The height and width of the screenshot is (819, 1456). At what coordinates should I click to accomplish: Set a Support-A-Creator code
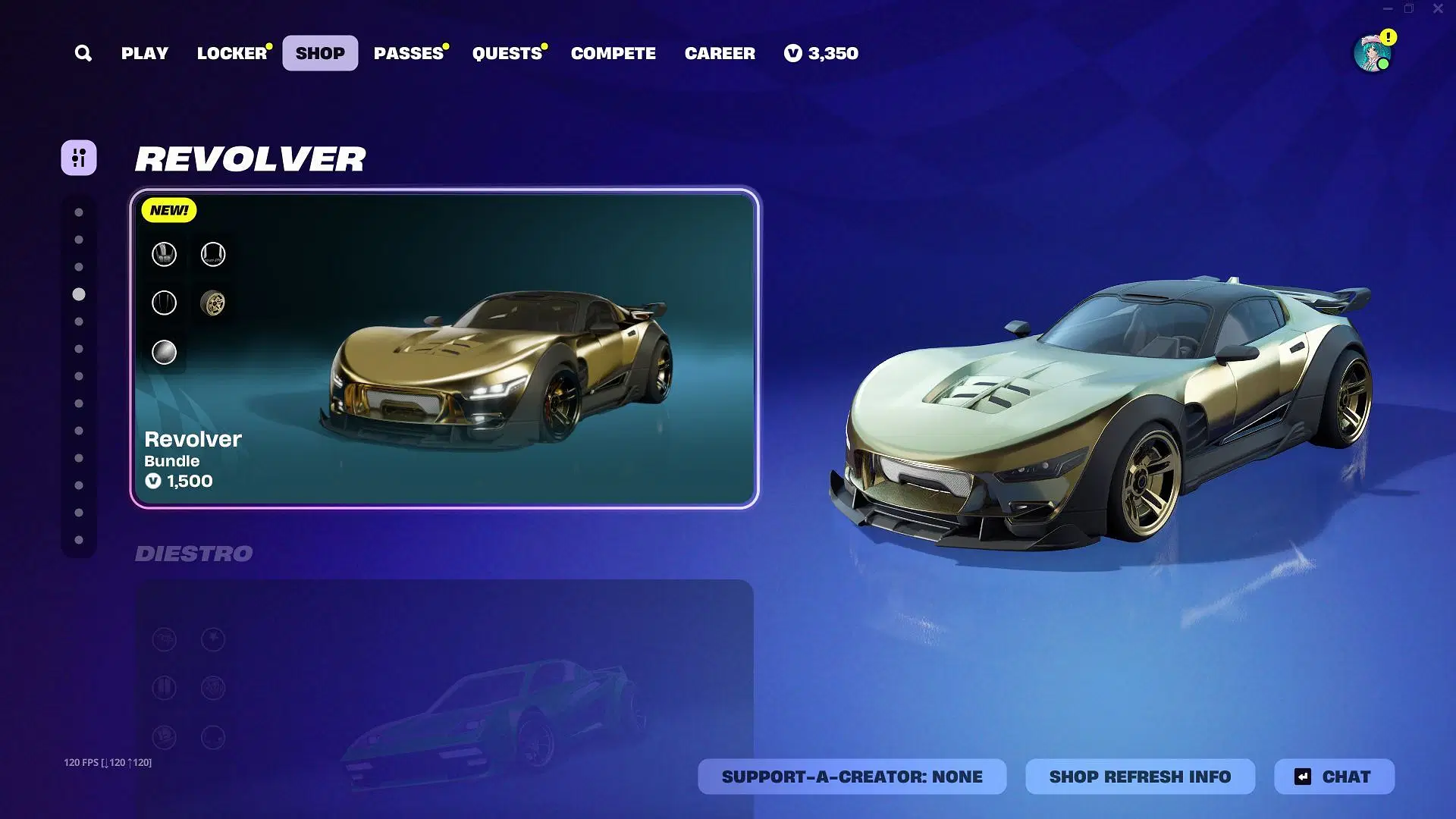(x=852, y=776)
